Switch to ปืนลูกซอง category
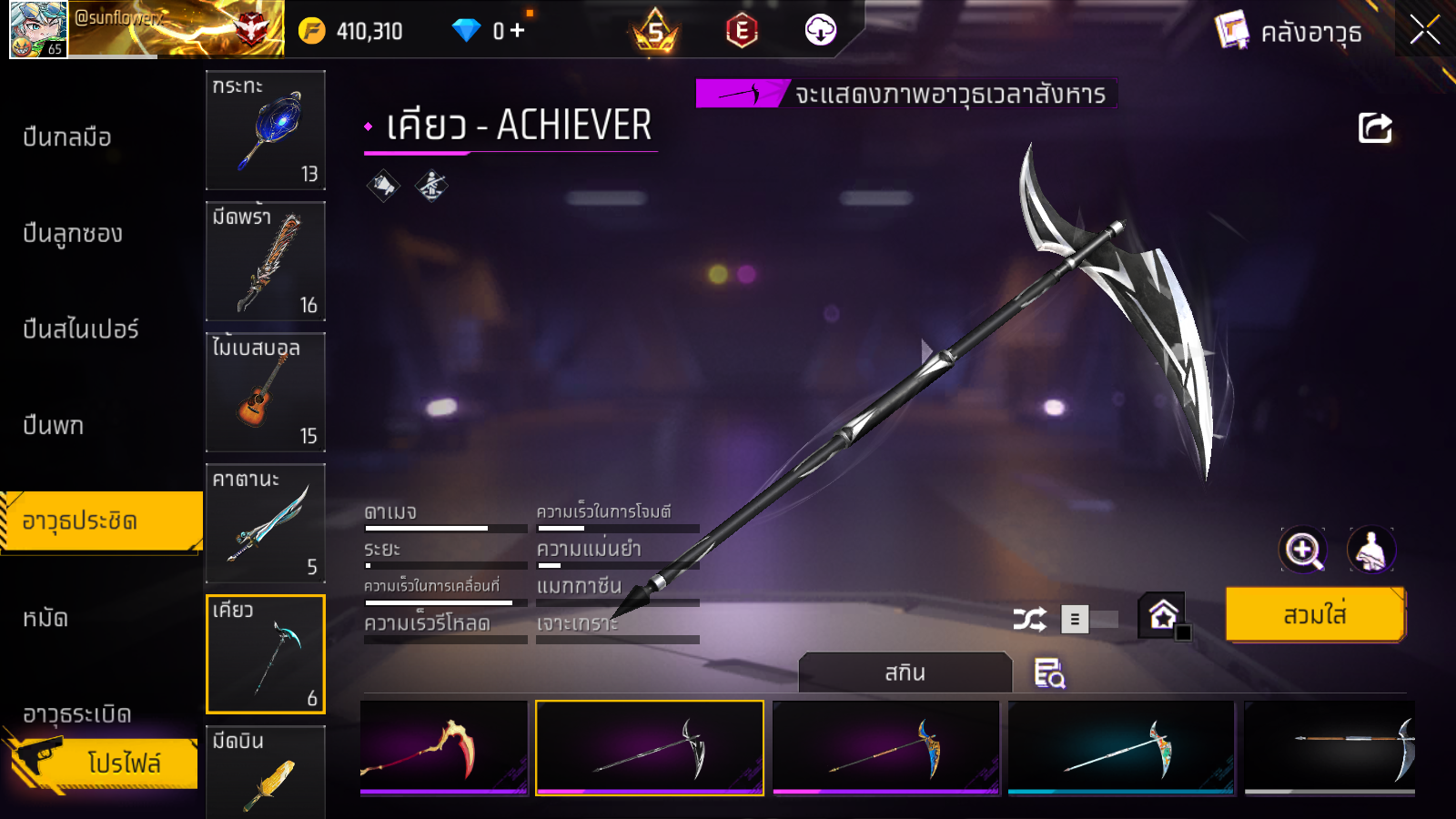Image resolution: width=1456 pixels, height=819 pixels. coord(73,234)
